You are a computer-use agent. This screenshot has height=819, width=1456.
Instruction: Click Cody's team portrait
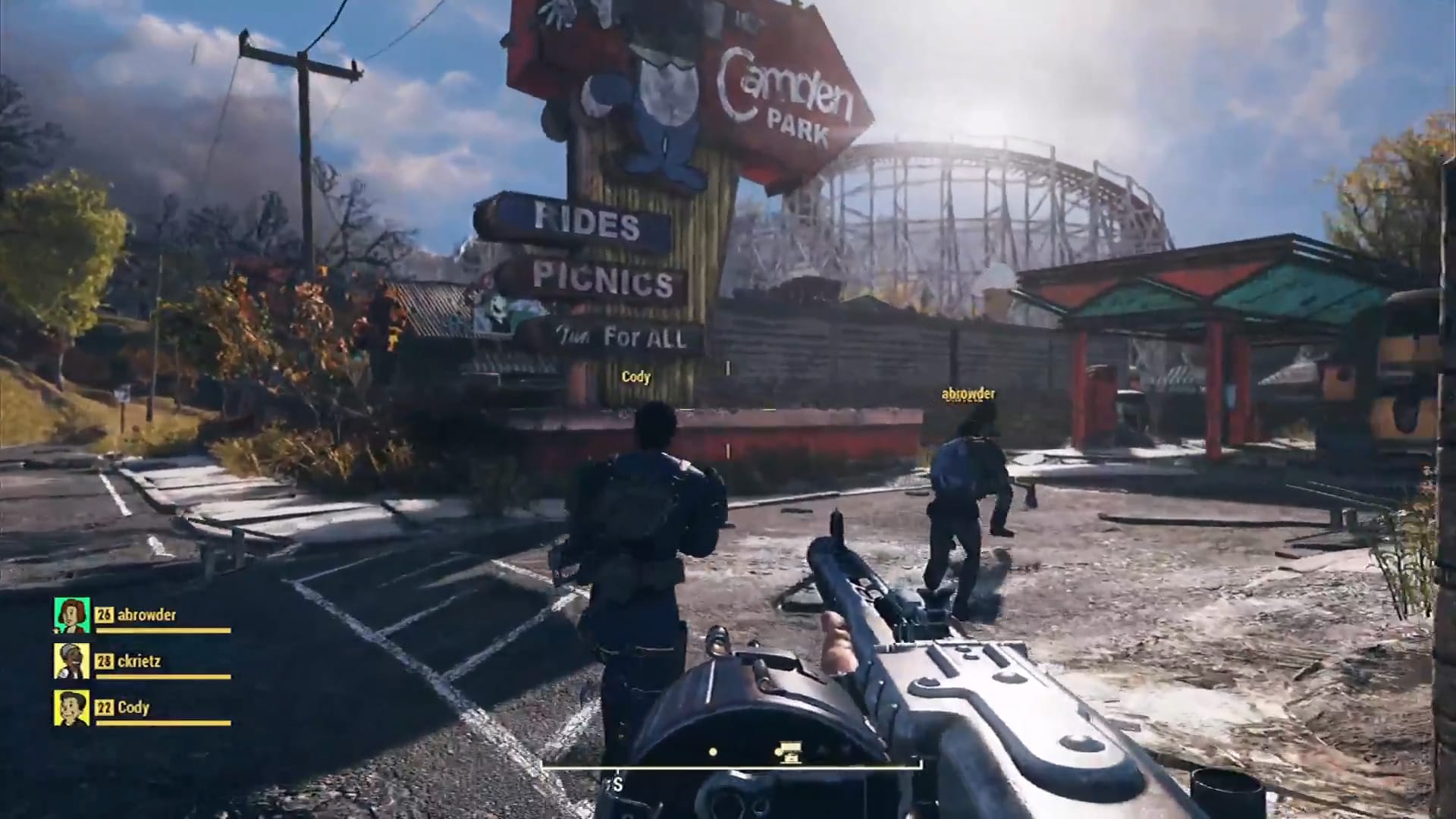72,708
